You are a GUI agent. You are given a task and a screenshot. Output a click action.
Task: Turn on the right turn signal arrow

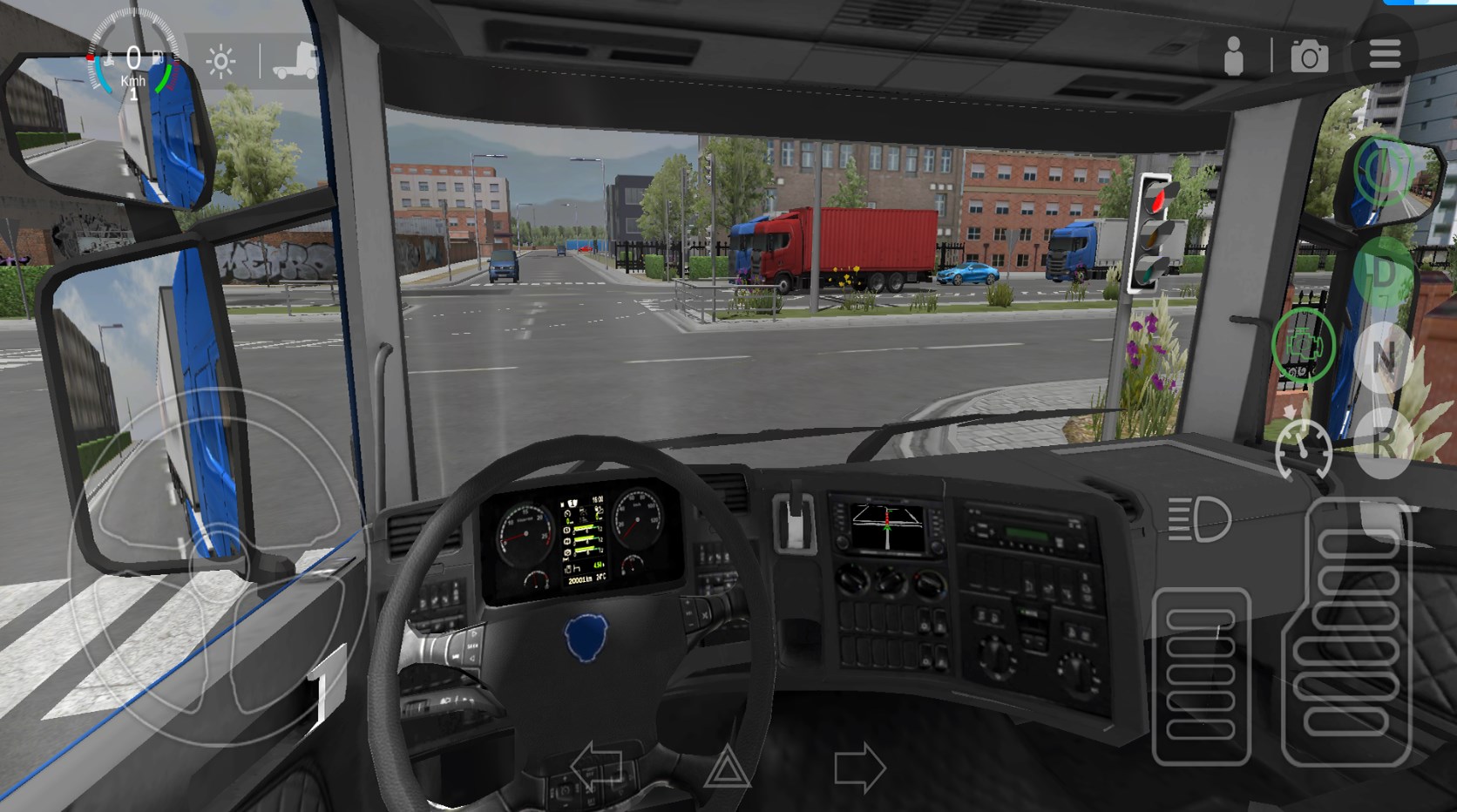click(859, 768)
